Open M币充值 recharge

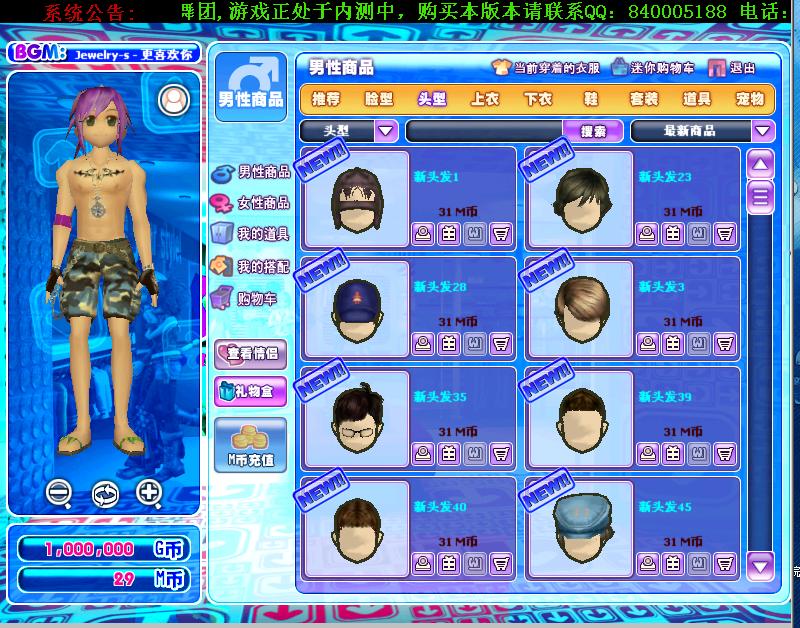click(x=250, y=446)
